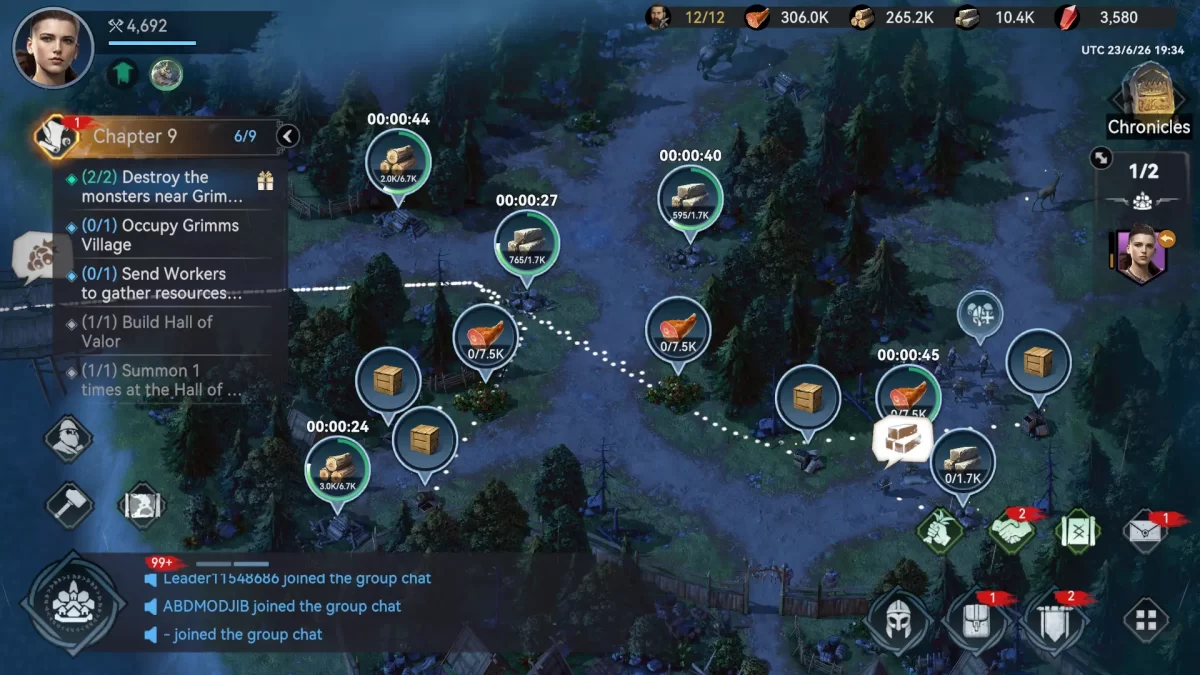Open the Chronicles panel
Viewport: 1200px width, 675px height.
coord(1148,100)
